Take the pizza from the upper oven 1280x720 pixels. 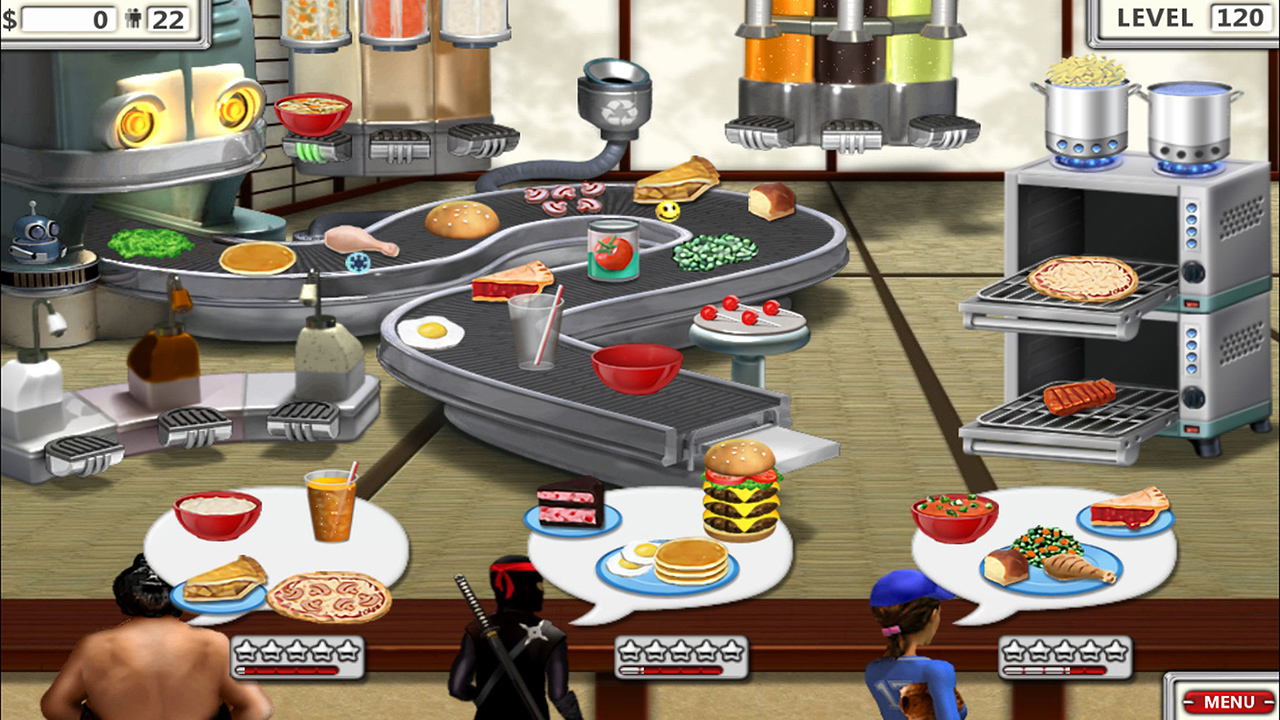coord(1082,278)
